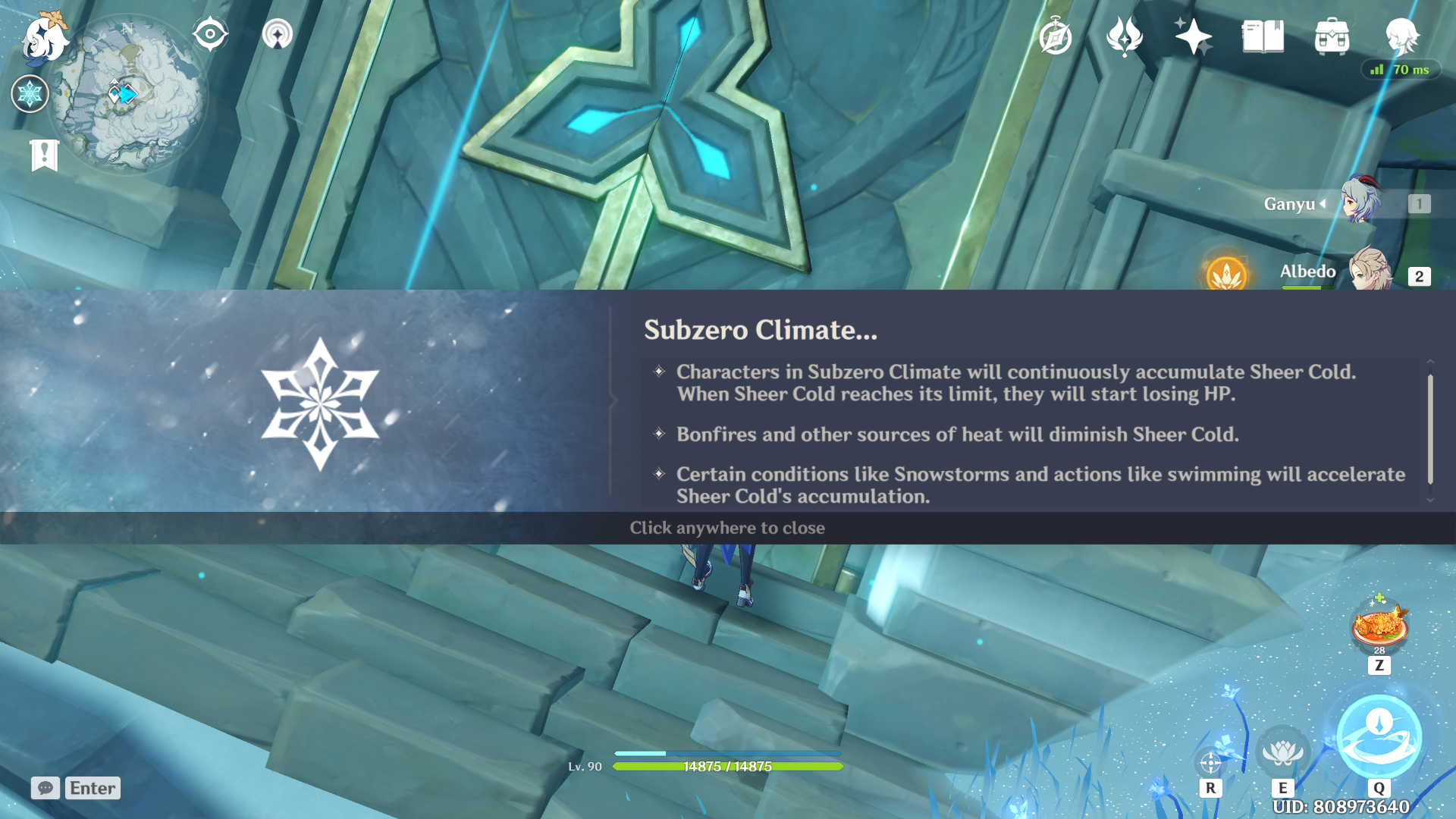Viewport: 1456px width, 819px height.
Task: Open the compass Events icon
Action: [x=1055, y=36]
